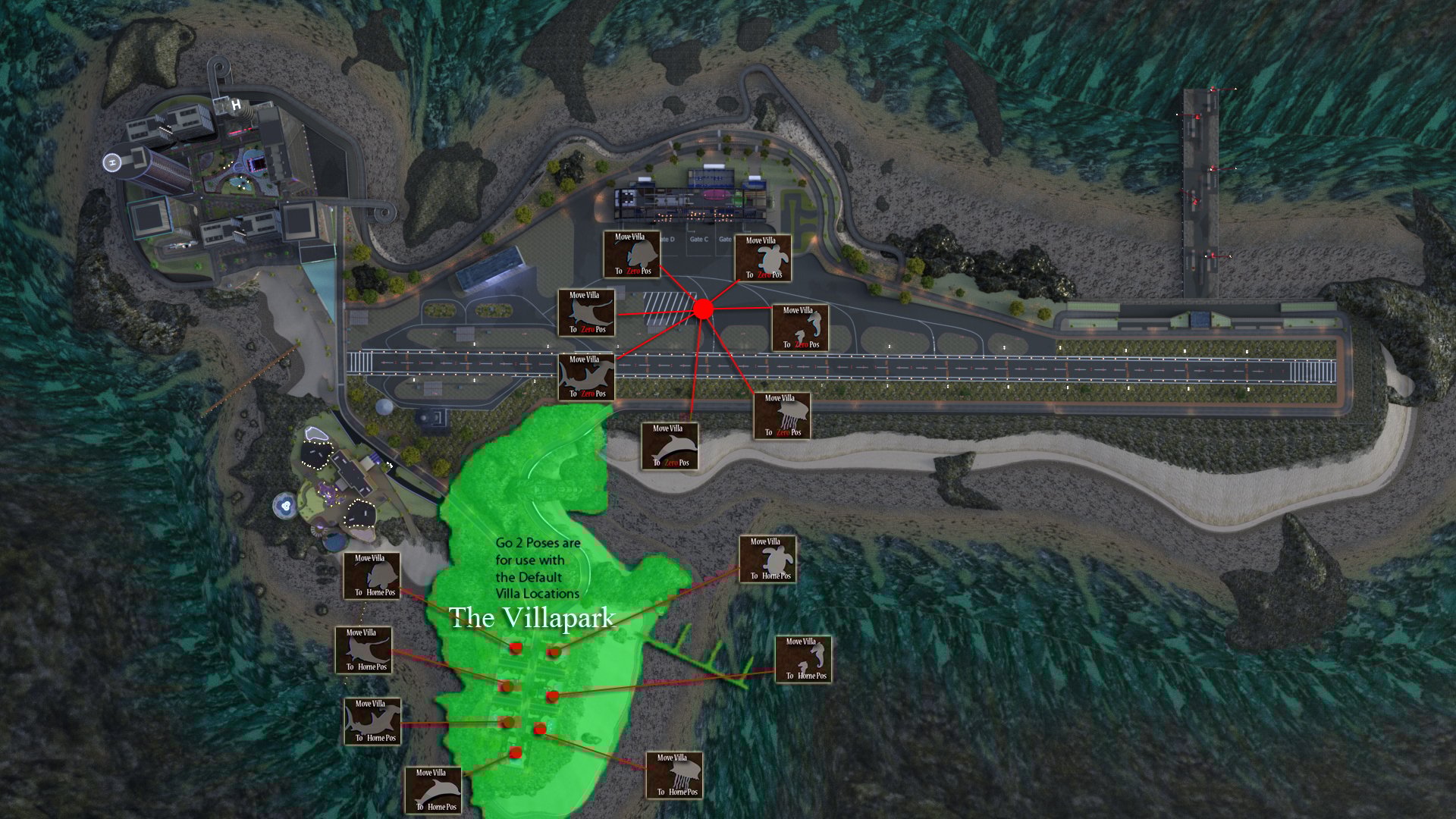
Task: Choose the jellyfish villa Zero Pos button
Action: pos(782,416)
